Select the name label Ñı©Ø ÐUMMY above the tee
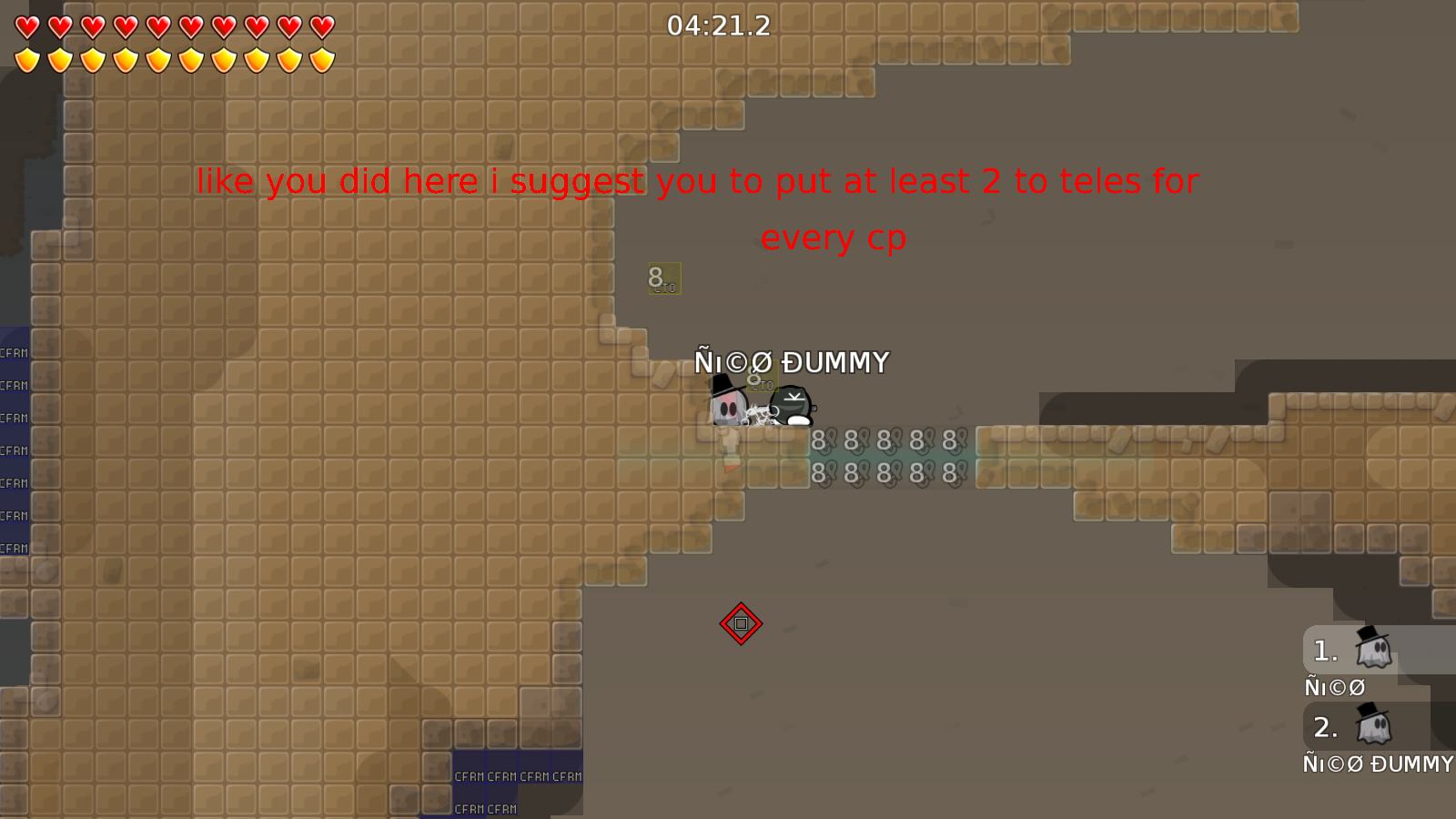 point(793,362)
